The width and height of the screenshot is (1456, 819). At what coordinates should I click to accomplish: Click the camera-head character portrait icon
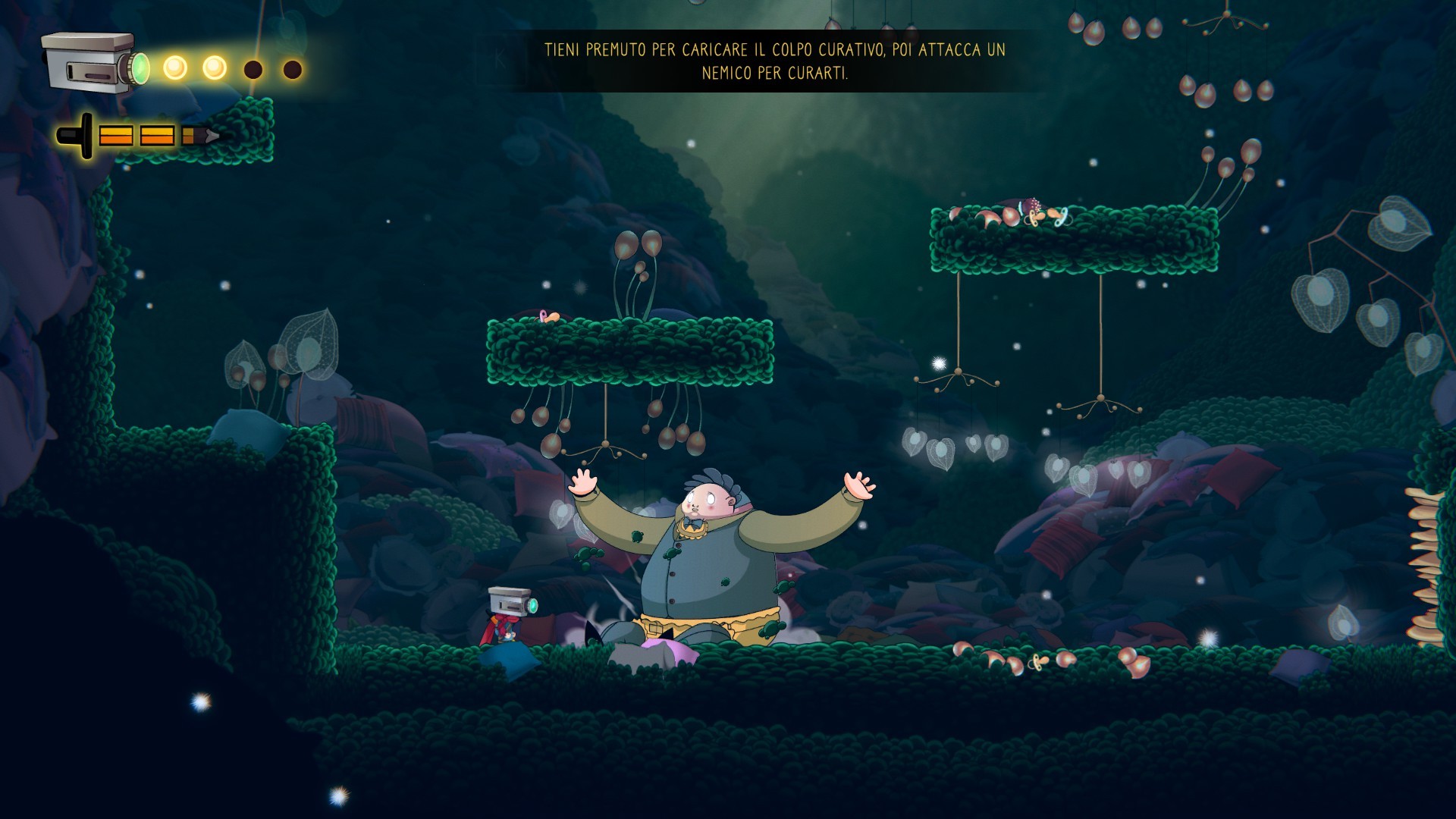93,63
